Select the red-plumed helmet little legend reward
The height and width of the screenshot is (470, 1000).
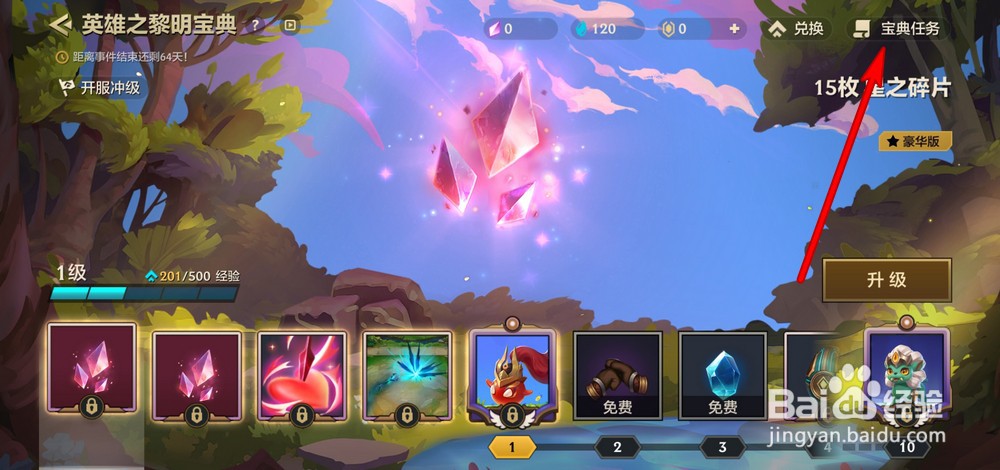pyautogui.click(x=512, y=375)
